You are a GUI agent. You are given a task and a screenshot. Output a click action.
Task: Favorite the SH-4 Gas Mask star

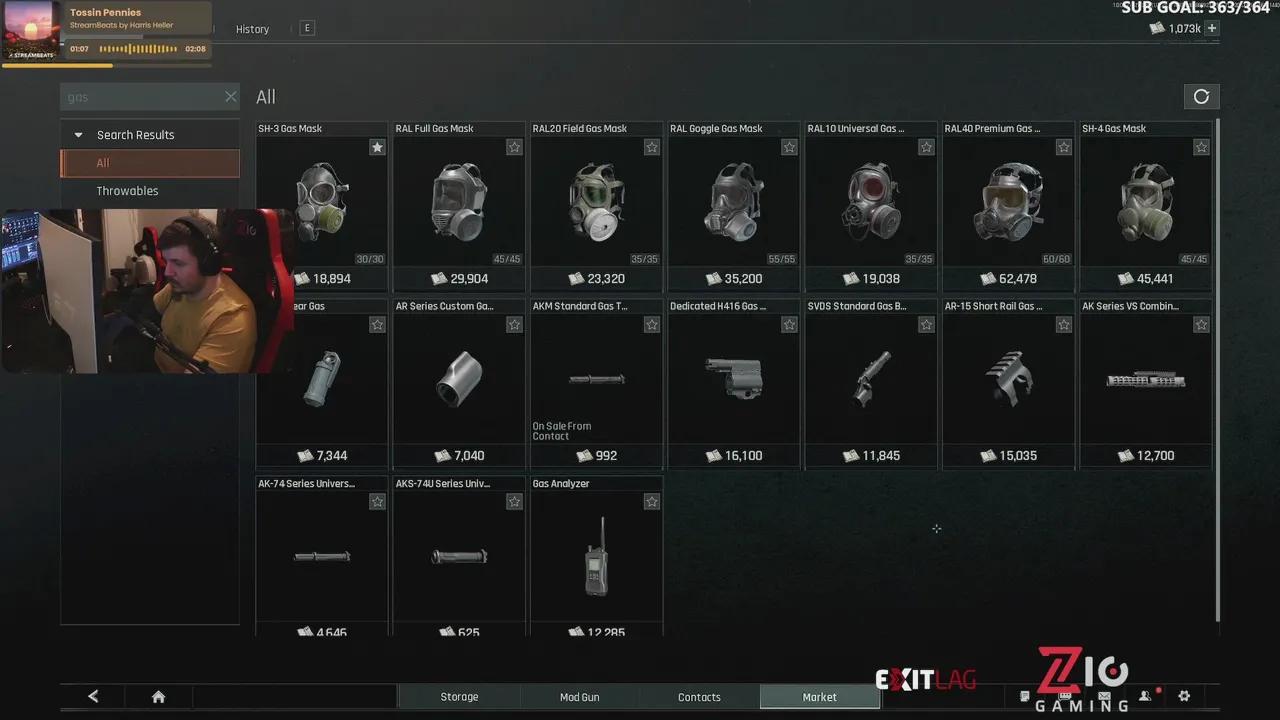[x=1201, y=147]
